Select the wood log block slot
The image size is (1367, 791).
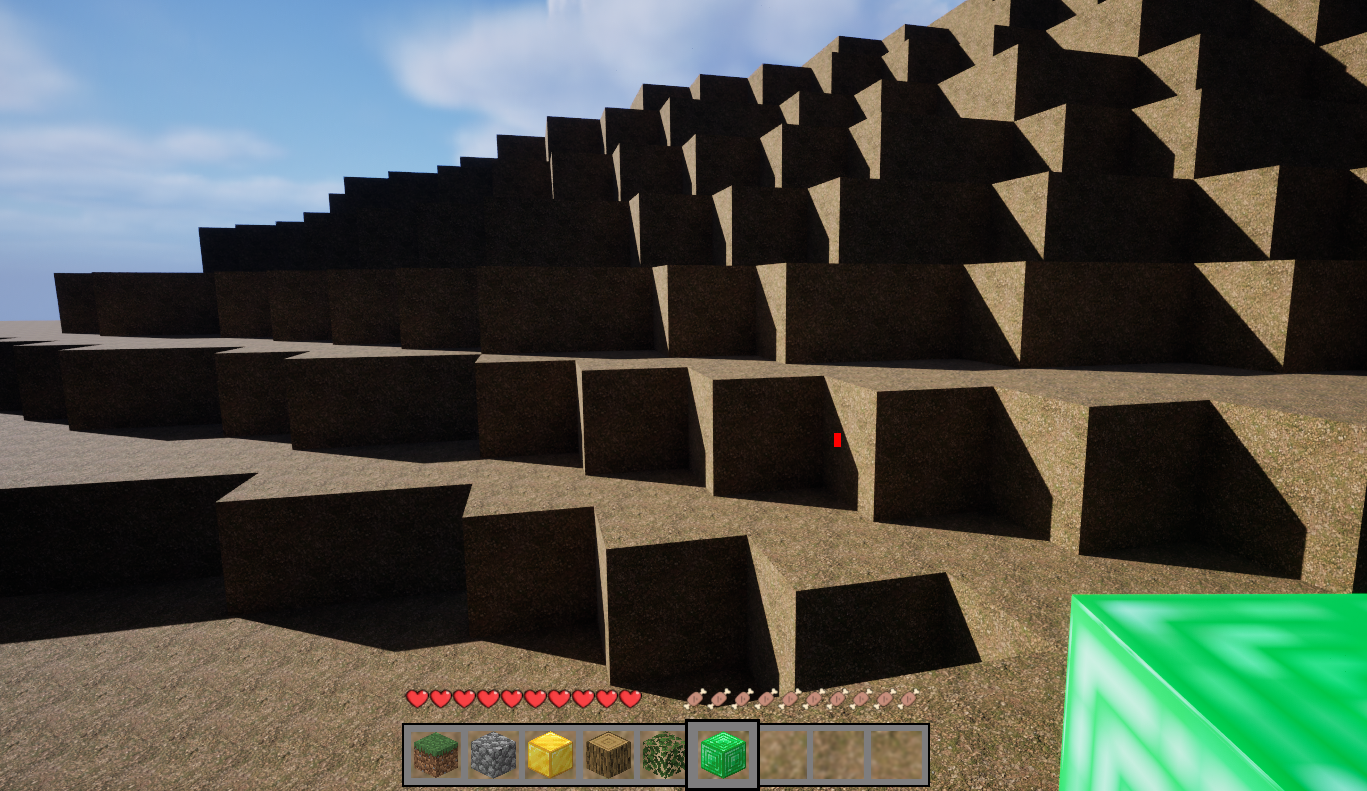coord(607,755)
